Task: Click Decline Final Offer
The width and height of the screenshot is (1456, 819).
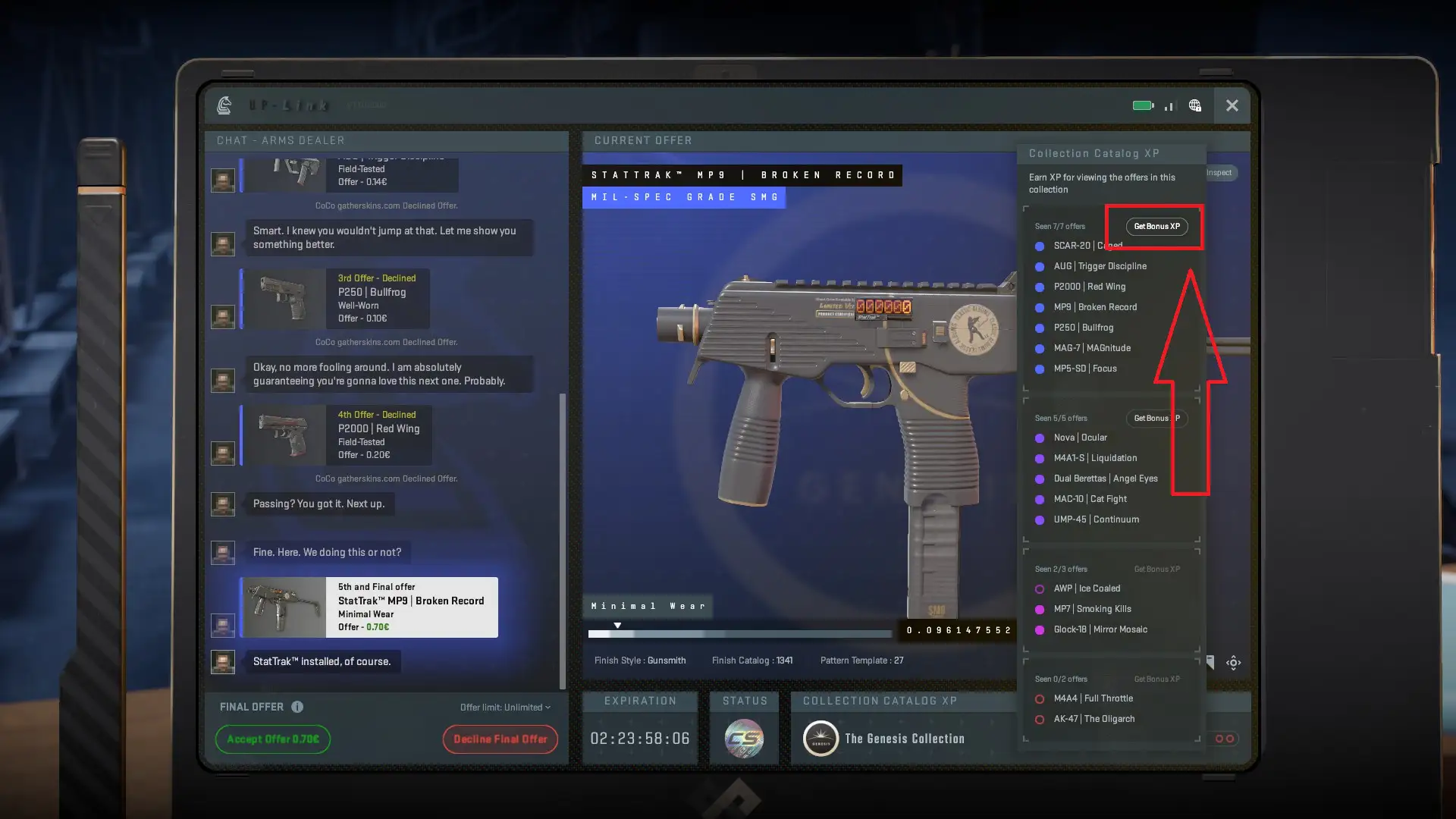Action: click(x=500, y=739)
